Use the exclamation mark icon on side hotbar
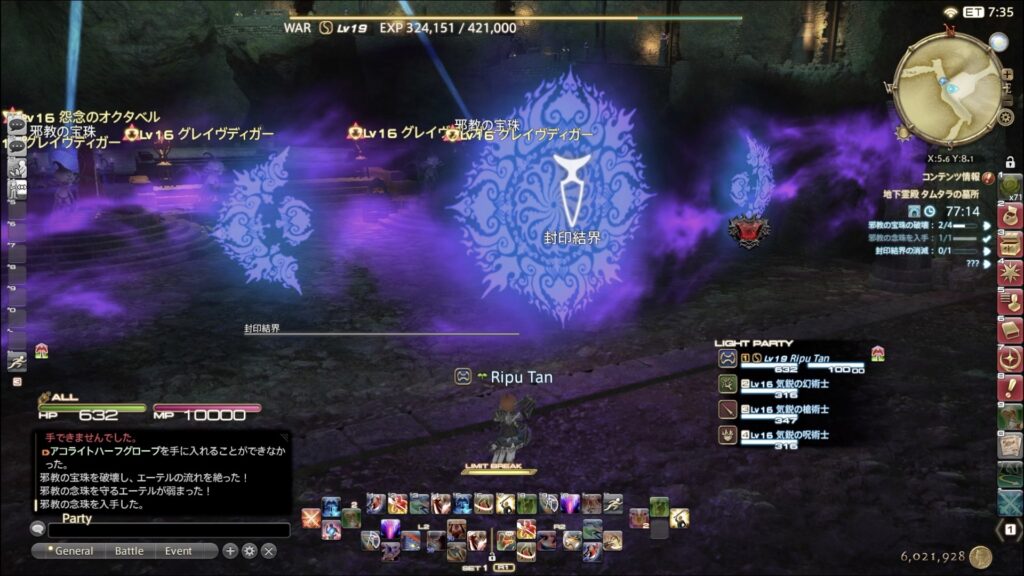The image size is (1024, 576). (1011, 388)
